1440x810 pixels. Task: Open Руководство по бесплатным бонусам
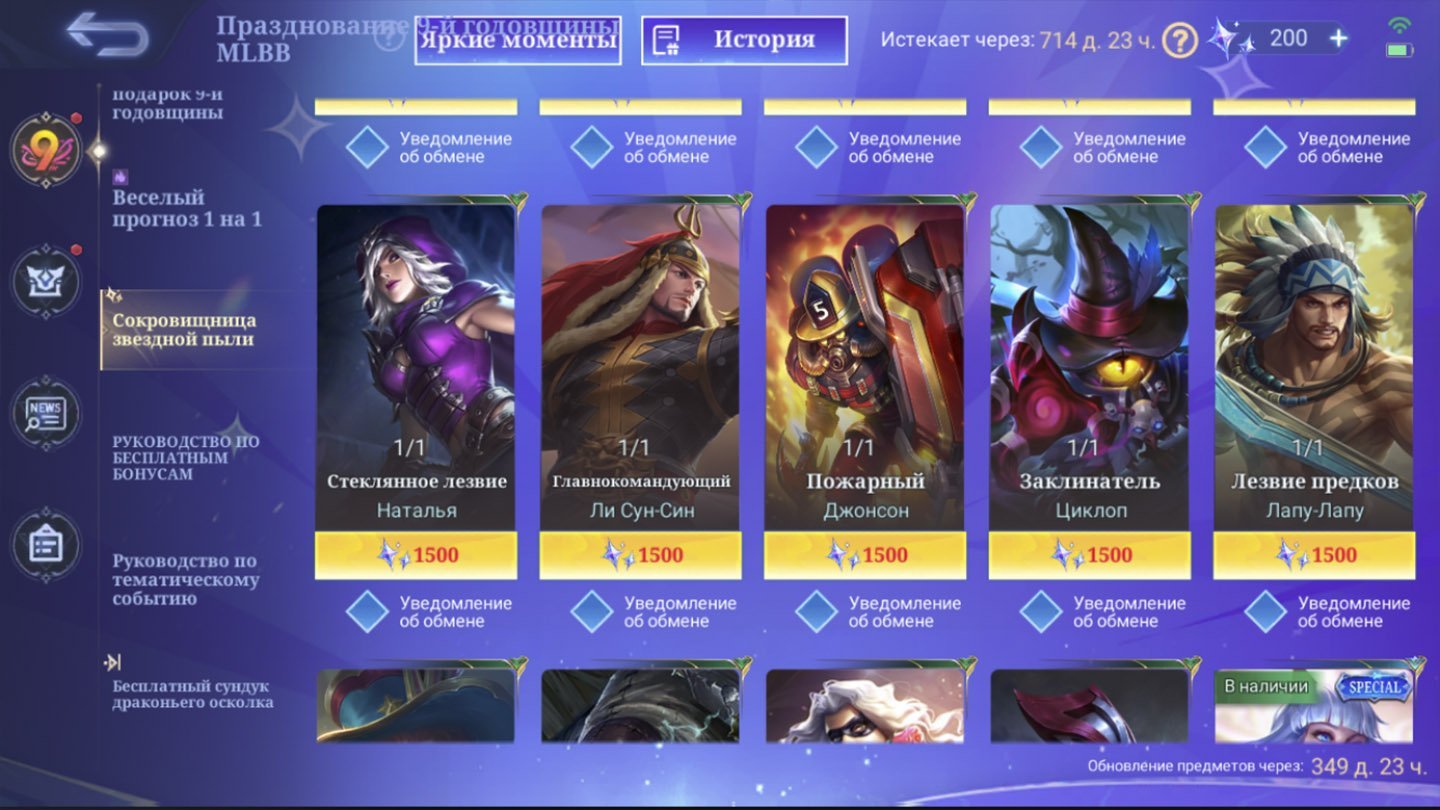point(186,457)
